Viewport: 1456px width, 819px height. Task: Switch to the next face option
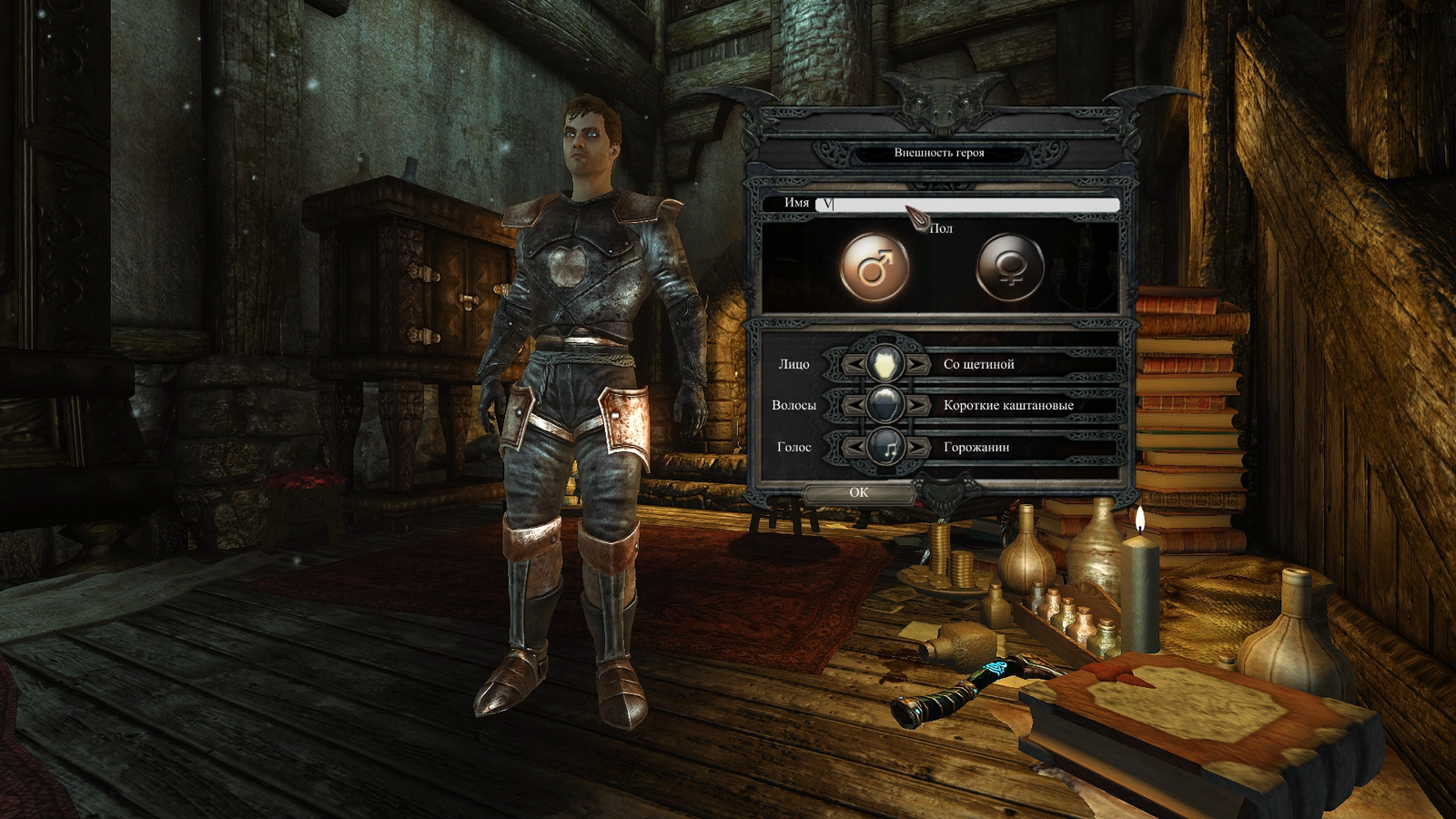pos(917,364)
